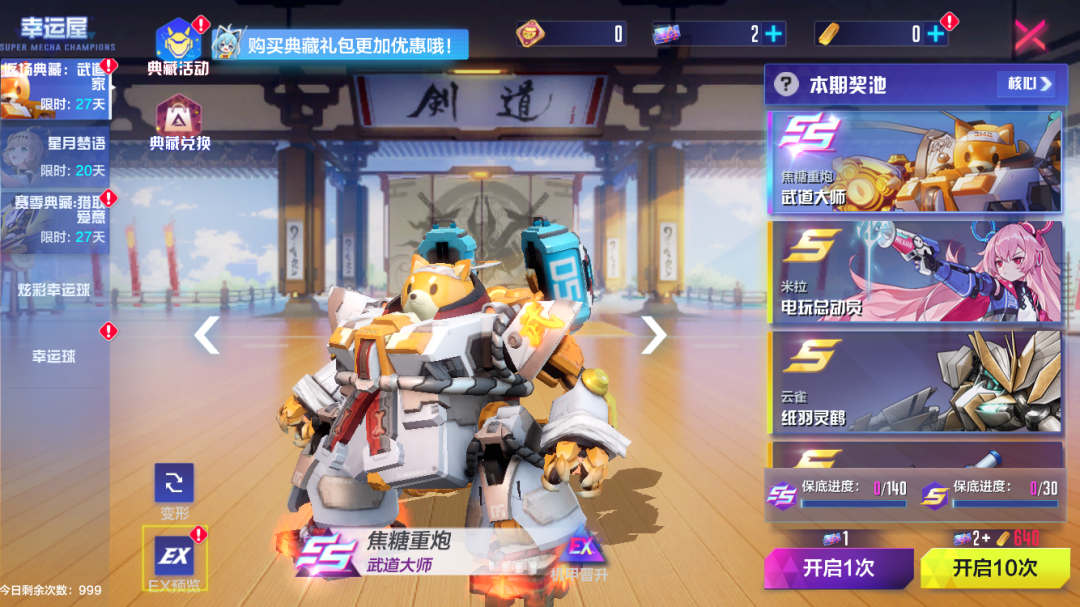This screenshot has width=1080, height=607.
Task: Switch to the 核心 pool view
Action: tap(1025, 84)
